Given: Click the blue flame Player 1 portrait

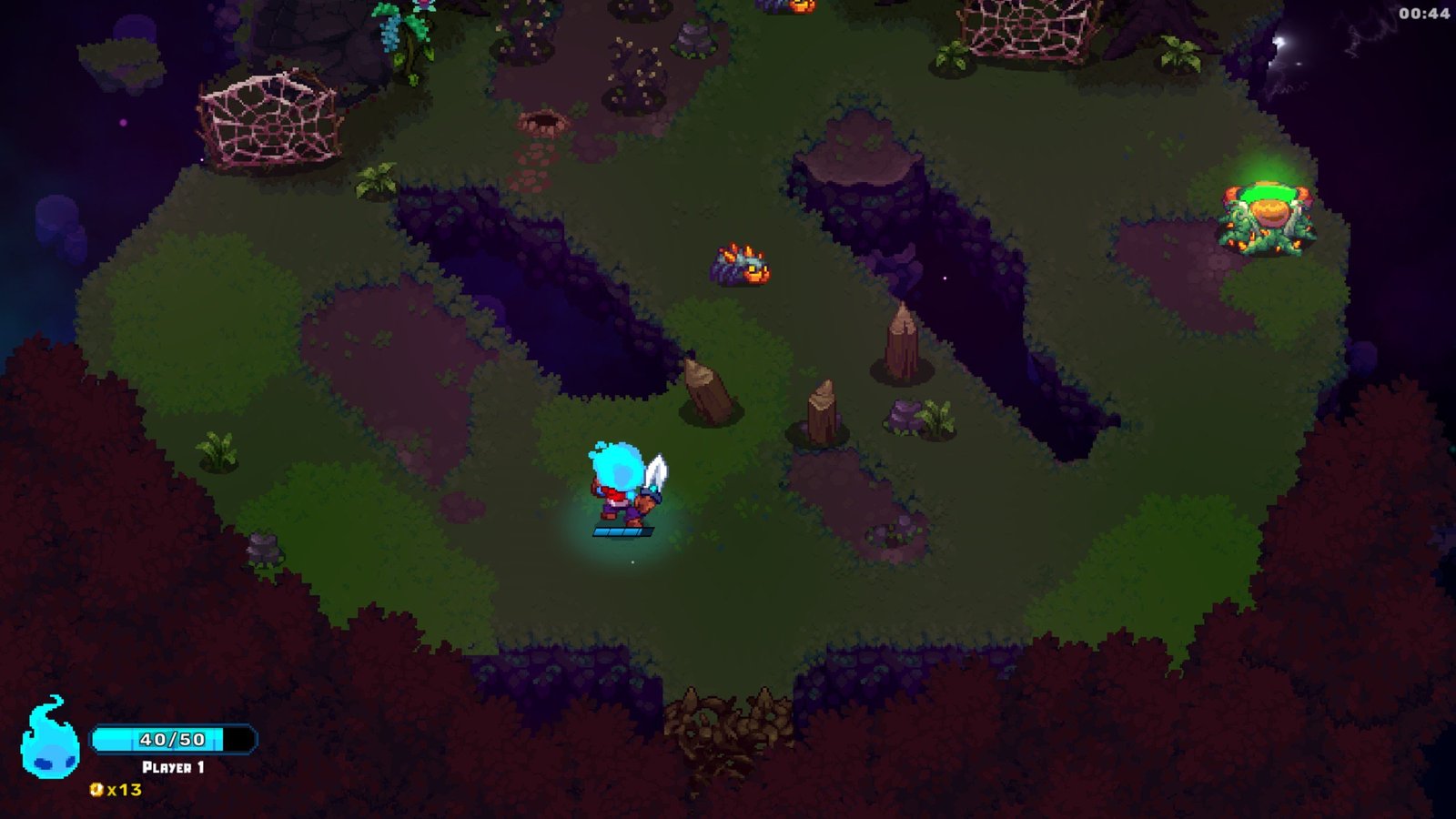Looking at the screenshot, I should [49, 740].
